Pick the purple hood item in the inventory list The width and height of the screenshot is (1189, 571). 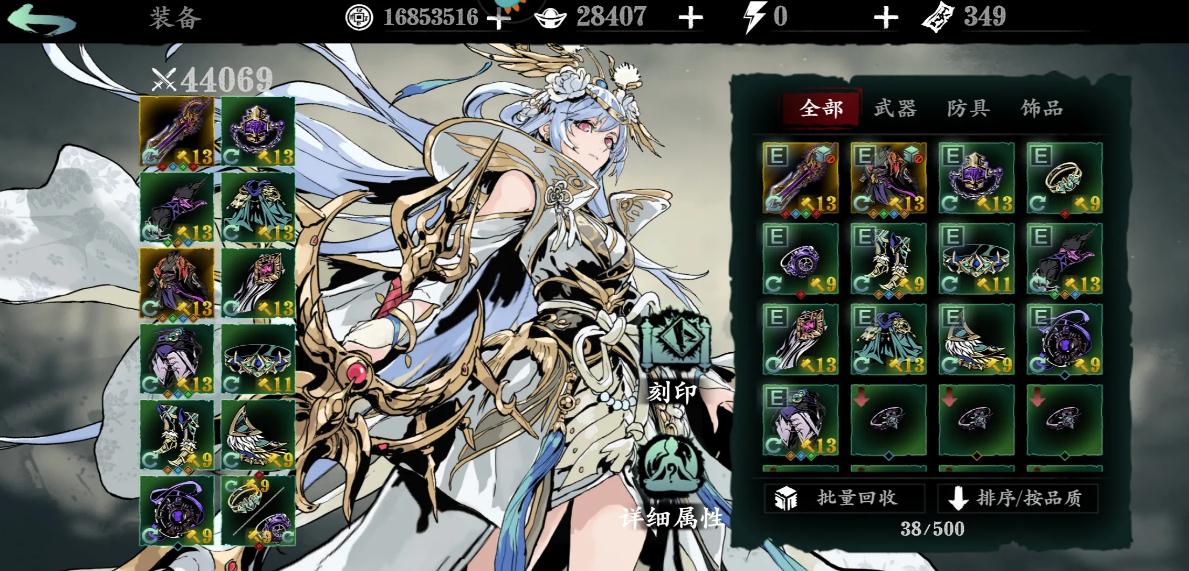[801, 420]
